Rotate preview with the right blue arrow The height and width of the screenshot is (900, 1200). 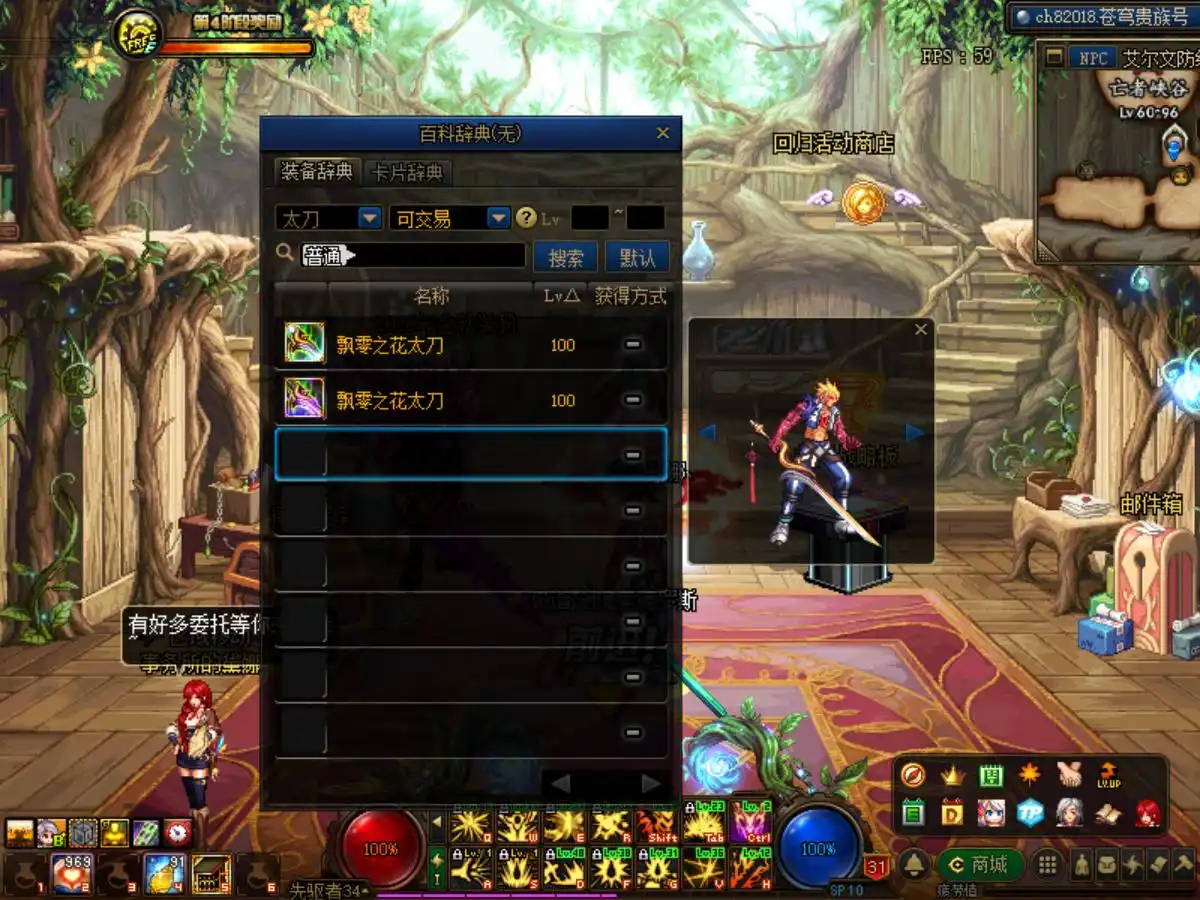[914, 432]
